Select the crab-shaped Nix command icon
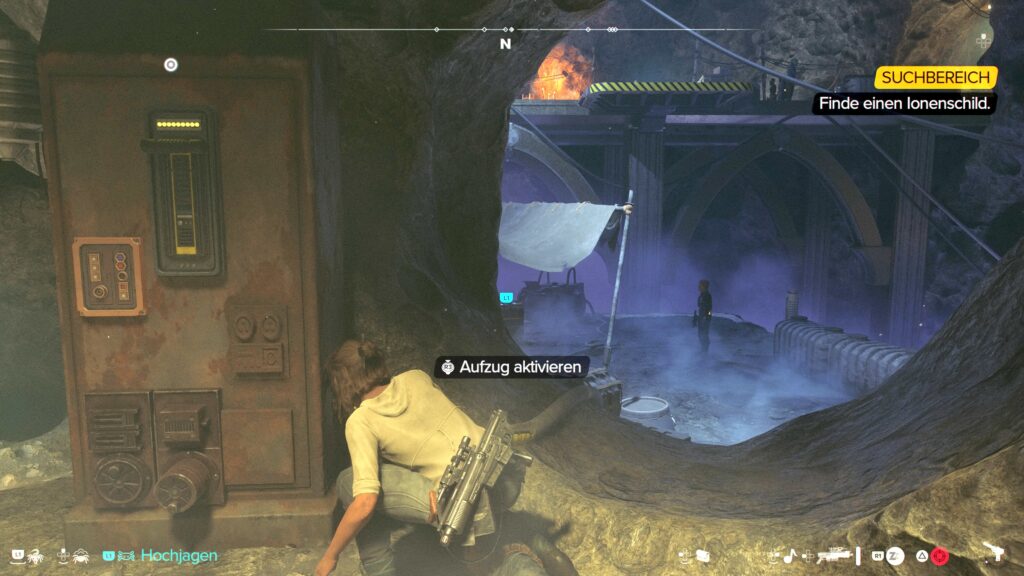The image size is (1024, 576). click(x=83, y=554)
